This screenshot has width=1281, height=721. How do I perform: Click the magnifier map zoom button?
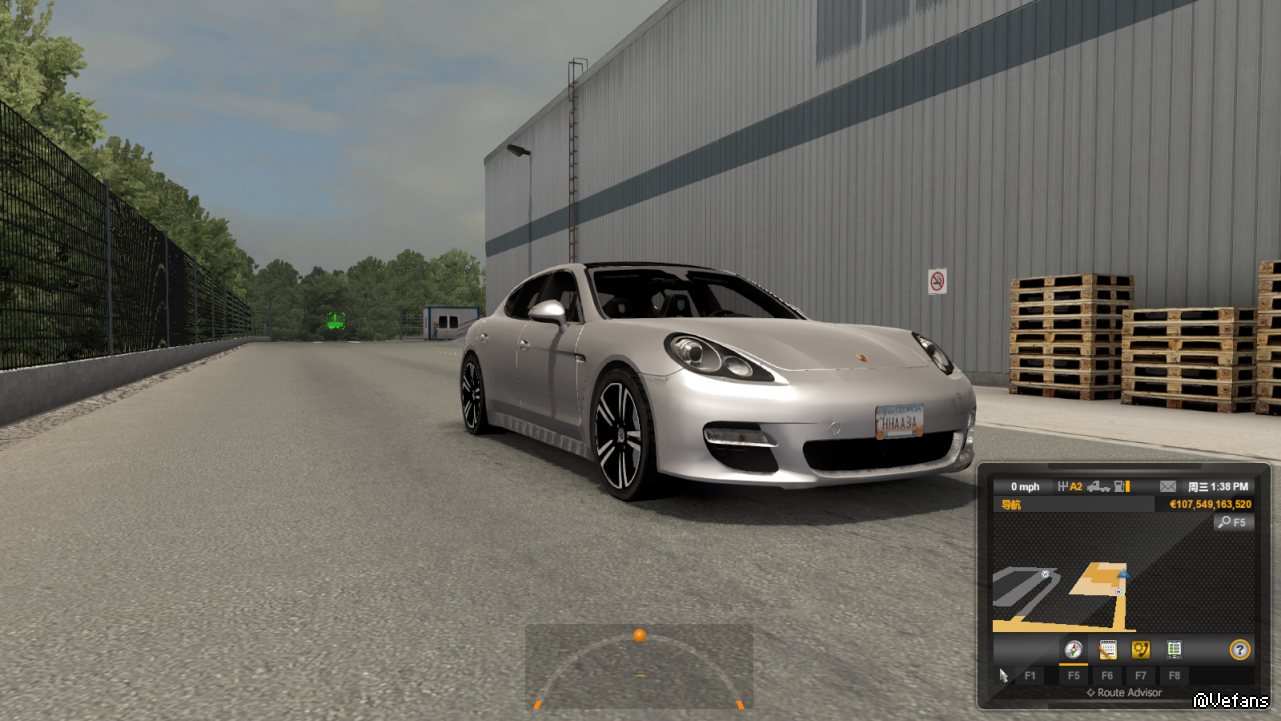tap(1234, 522)
